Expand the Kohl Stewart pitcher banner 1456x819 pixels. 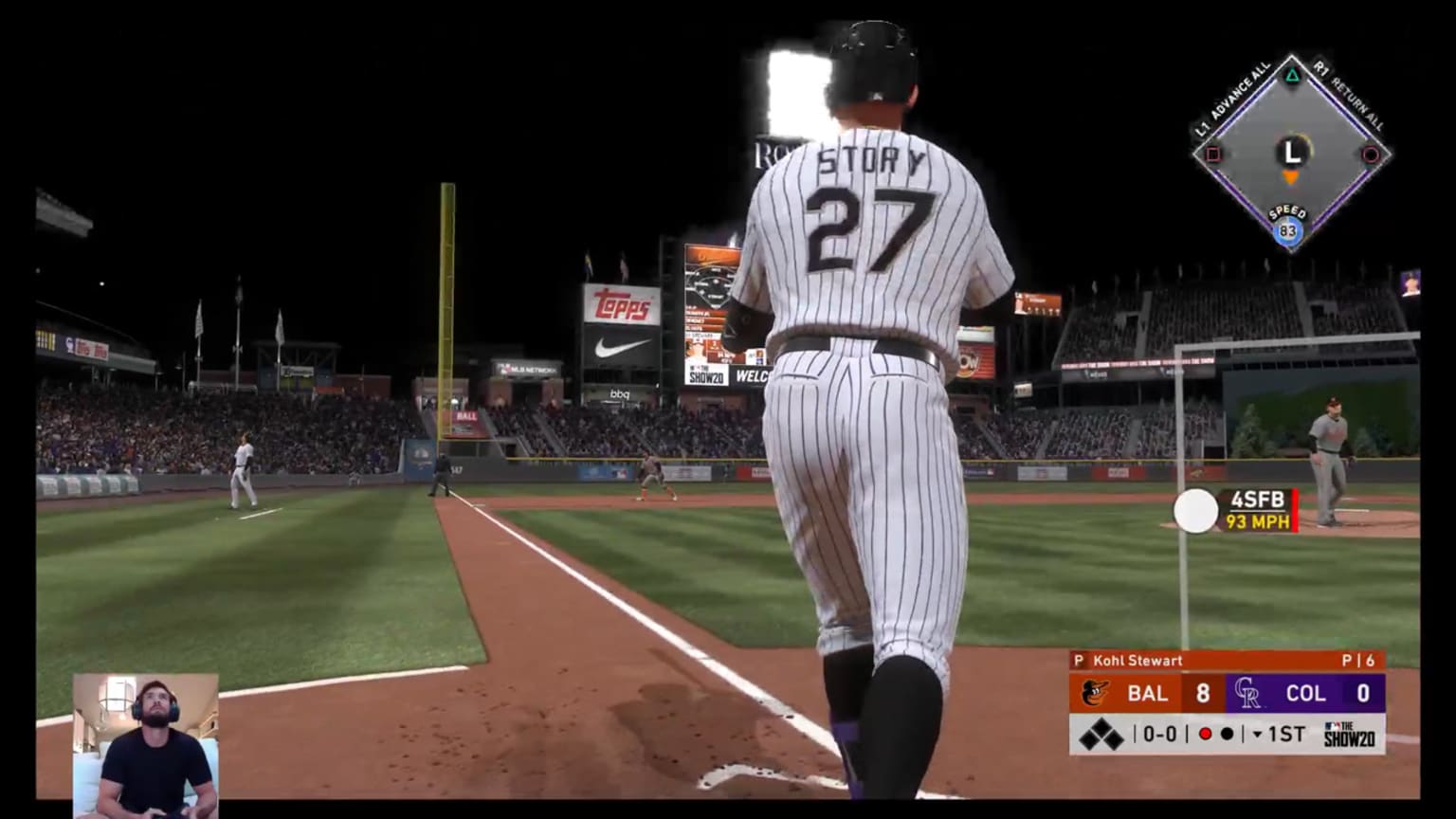tap(1138, 659)
